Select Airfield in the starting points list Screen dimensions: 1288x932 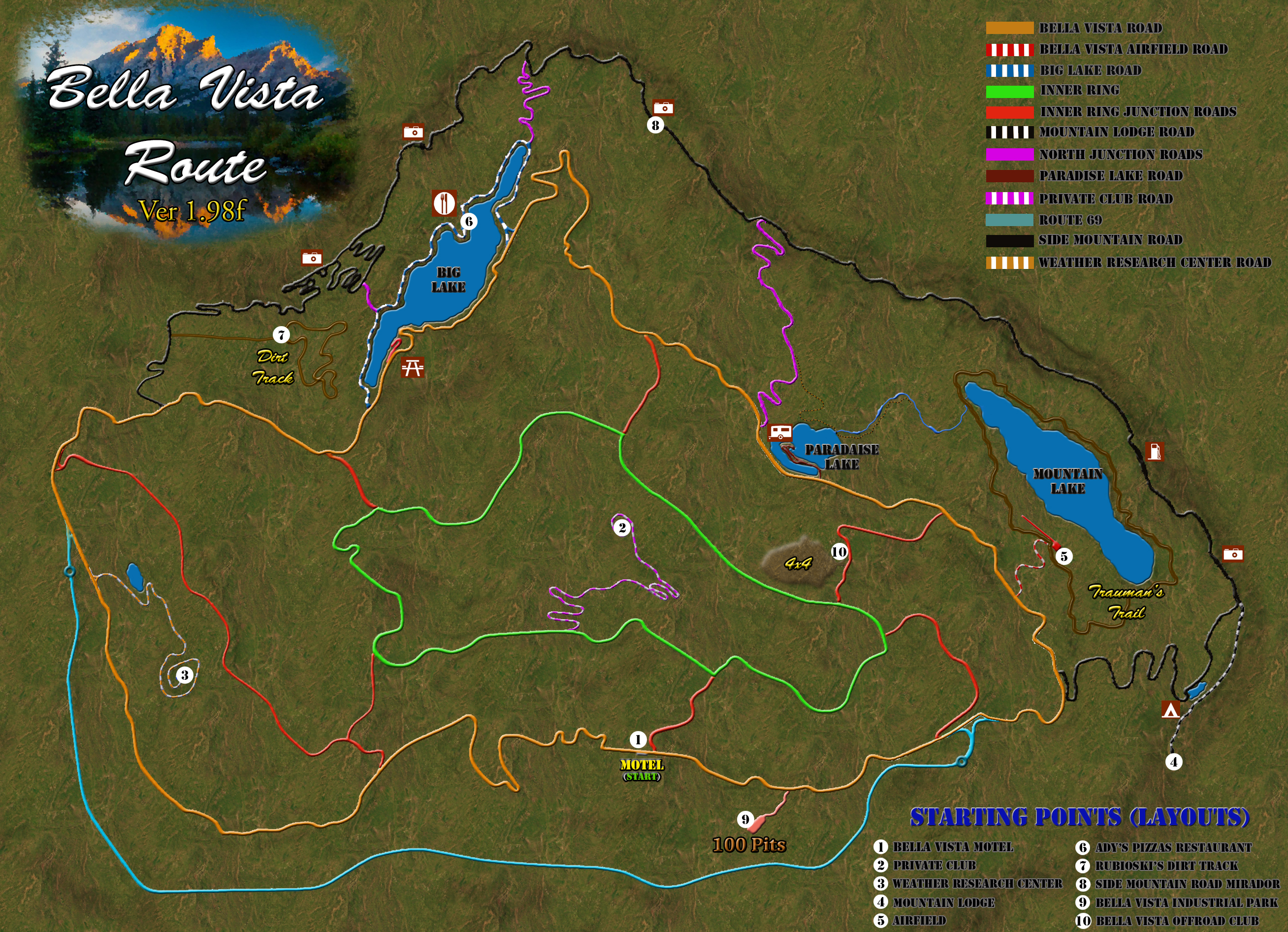pyautogui.click(x=918, y=921)
